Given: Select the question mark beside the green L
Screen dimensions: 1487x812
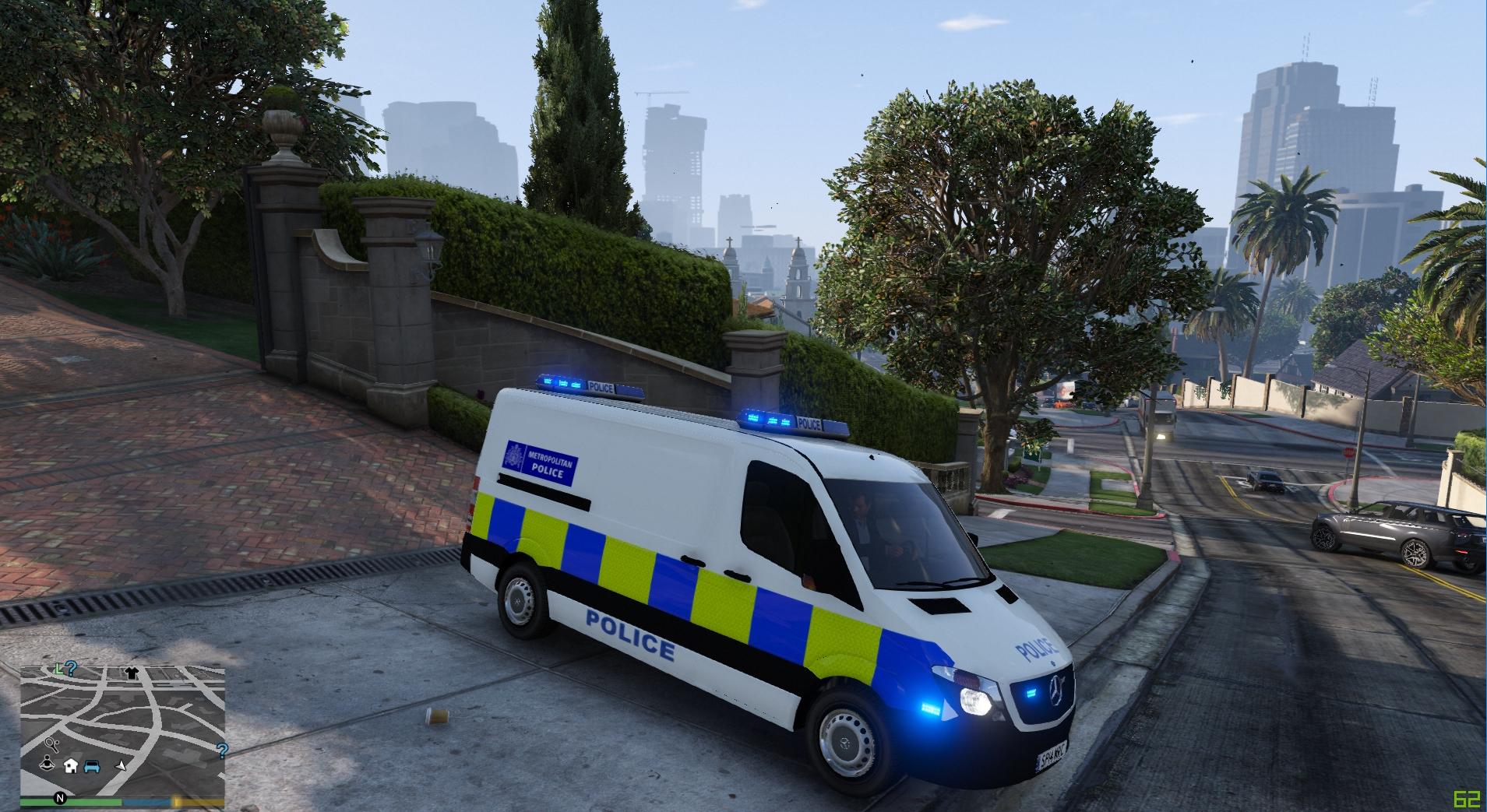Looking at the screenshot, I should point(71,667).
